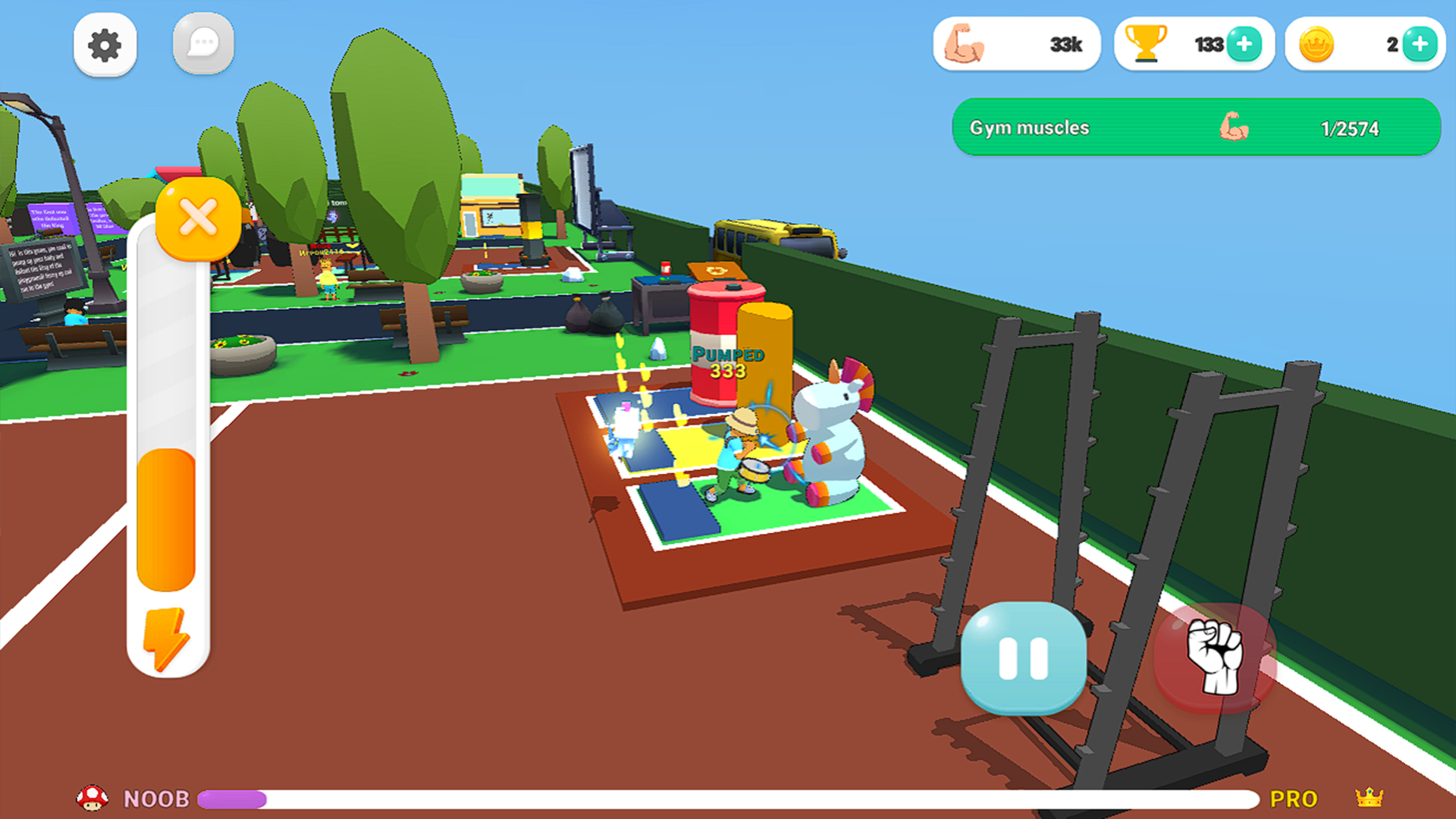Tap the biceps emoji in the Gym muscles banner
1456x819 pixels.
[1235, 127]
